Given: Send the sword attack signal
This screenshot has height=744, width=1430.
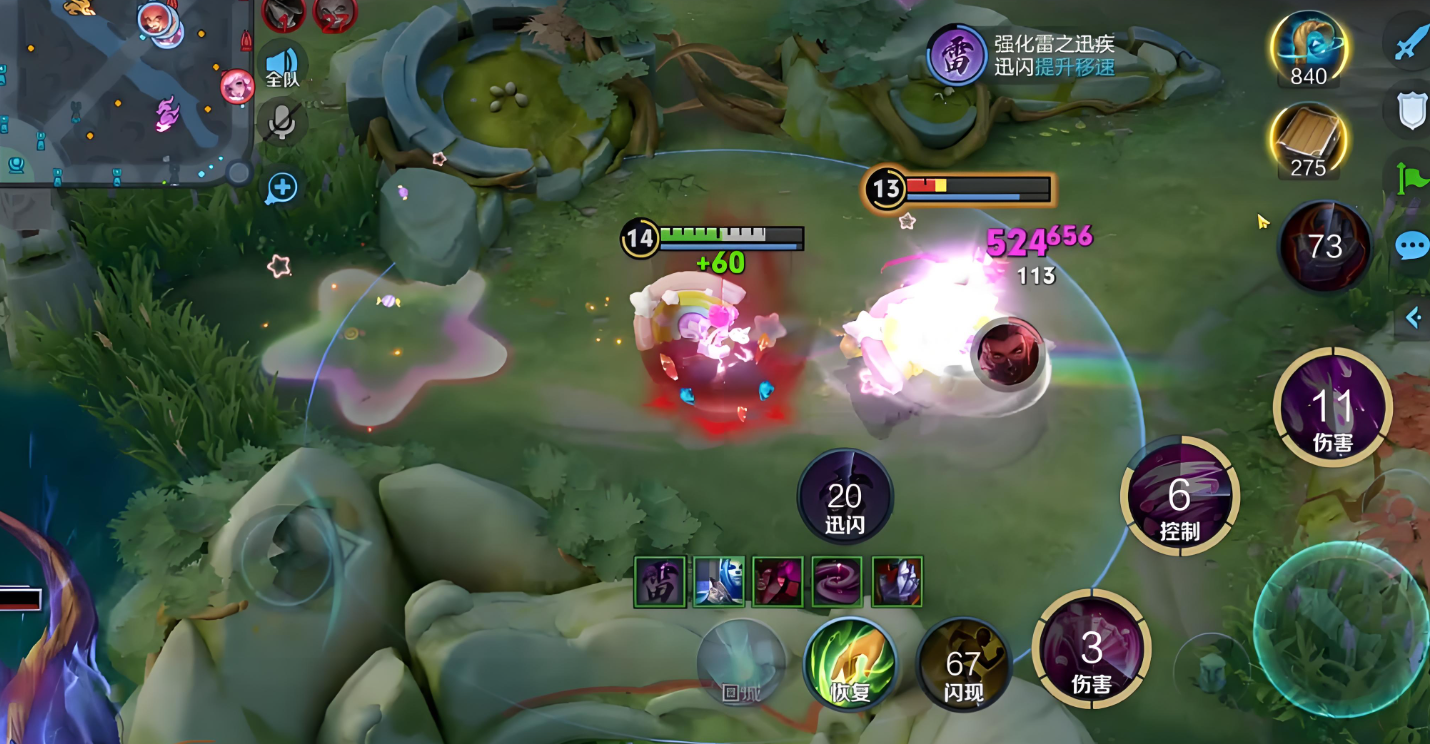Looking at the screenshot, I should 1412,42.
